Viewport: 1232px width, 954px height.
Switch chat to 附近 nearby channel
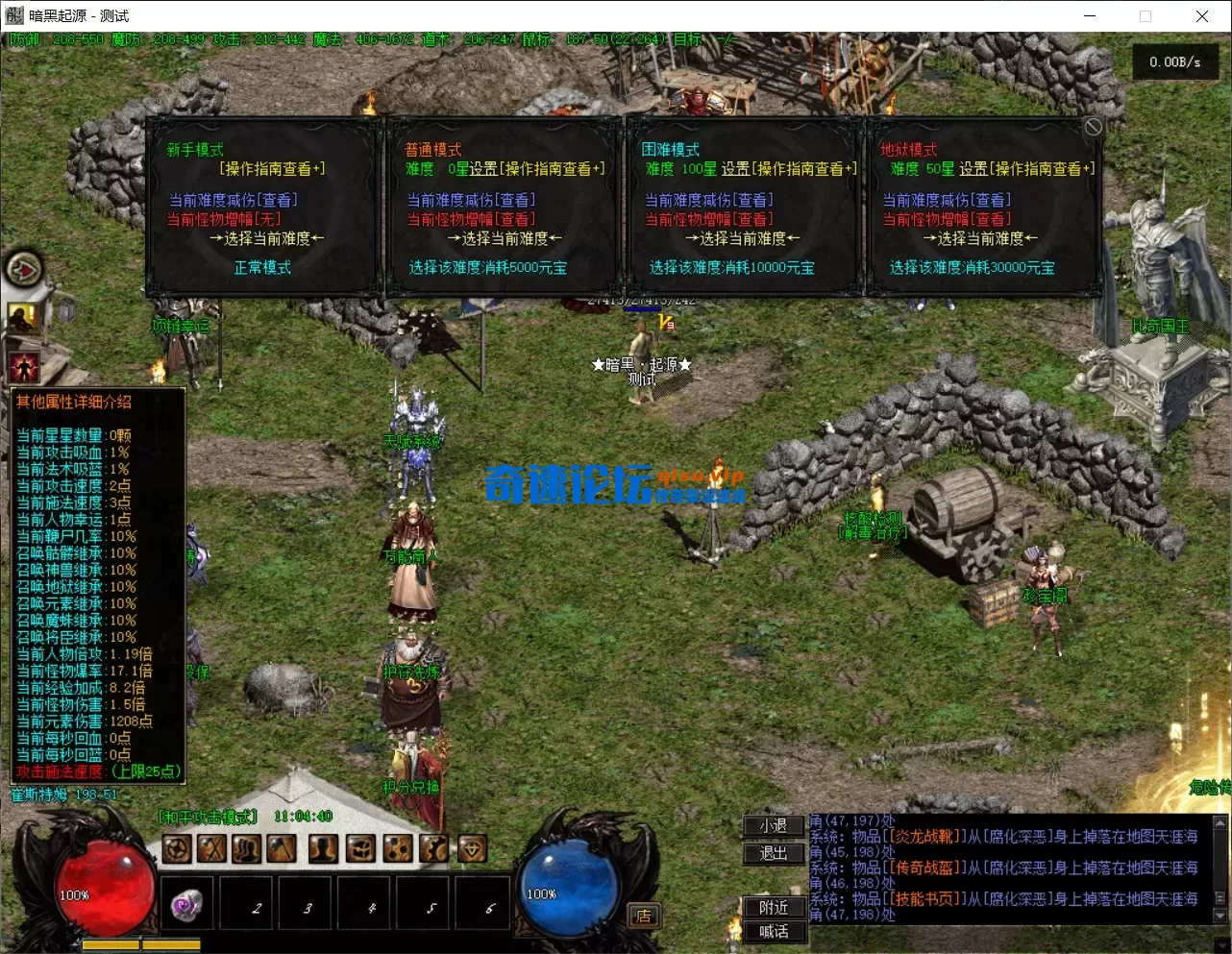pos(773,908)
